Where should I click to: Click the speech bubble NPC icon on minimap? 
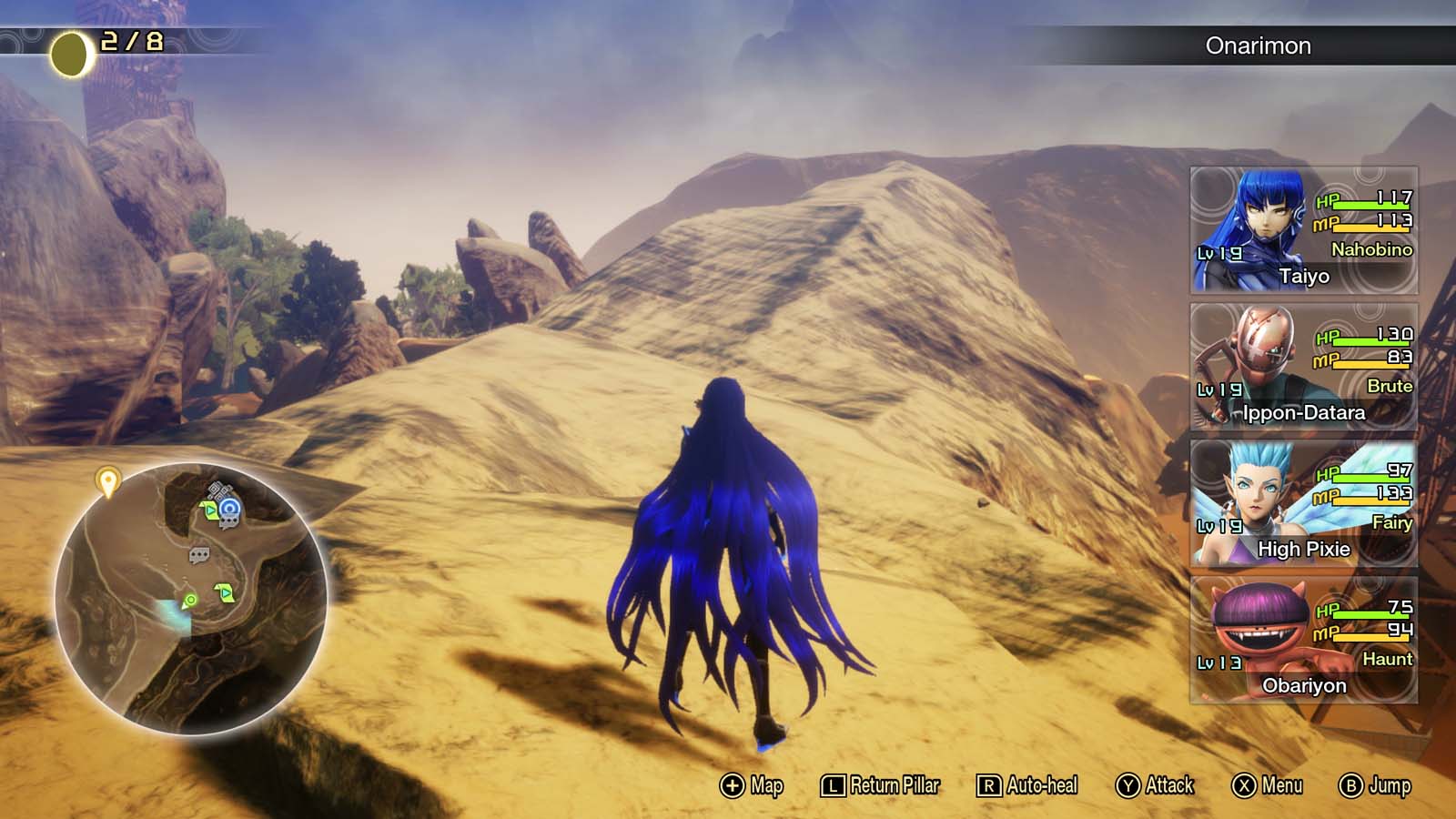click(198, 555)
